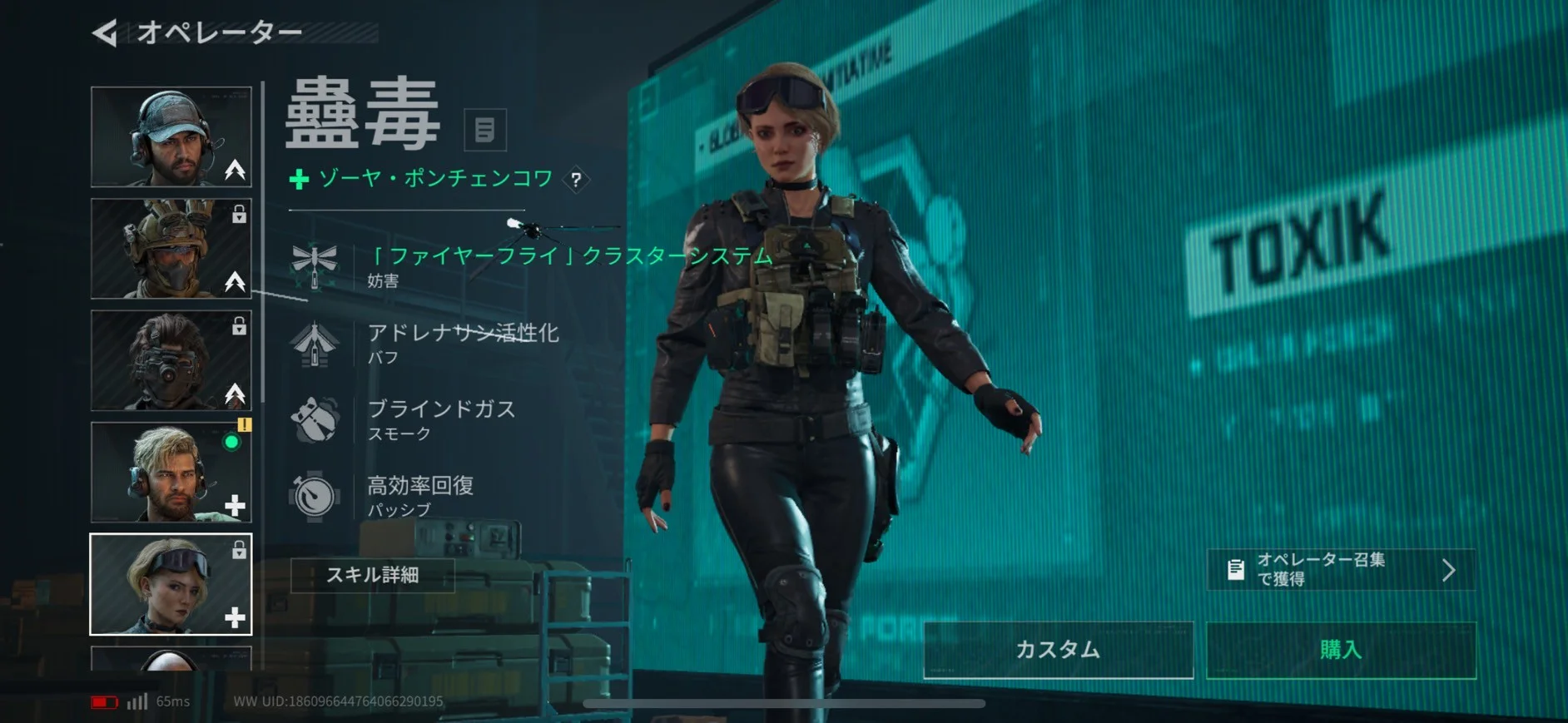Inspect the ブラインドガス smoke skill
1568x723 pixels.
[441, 418]
